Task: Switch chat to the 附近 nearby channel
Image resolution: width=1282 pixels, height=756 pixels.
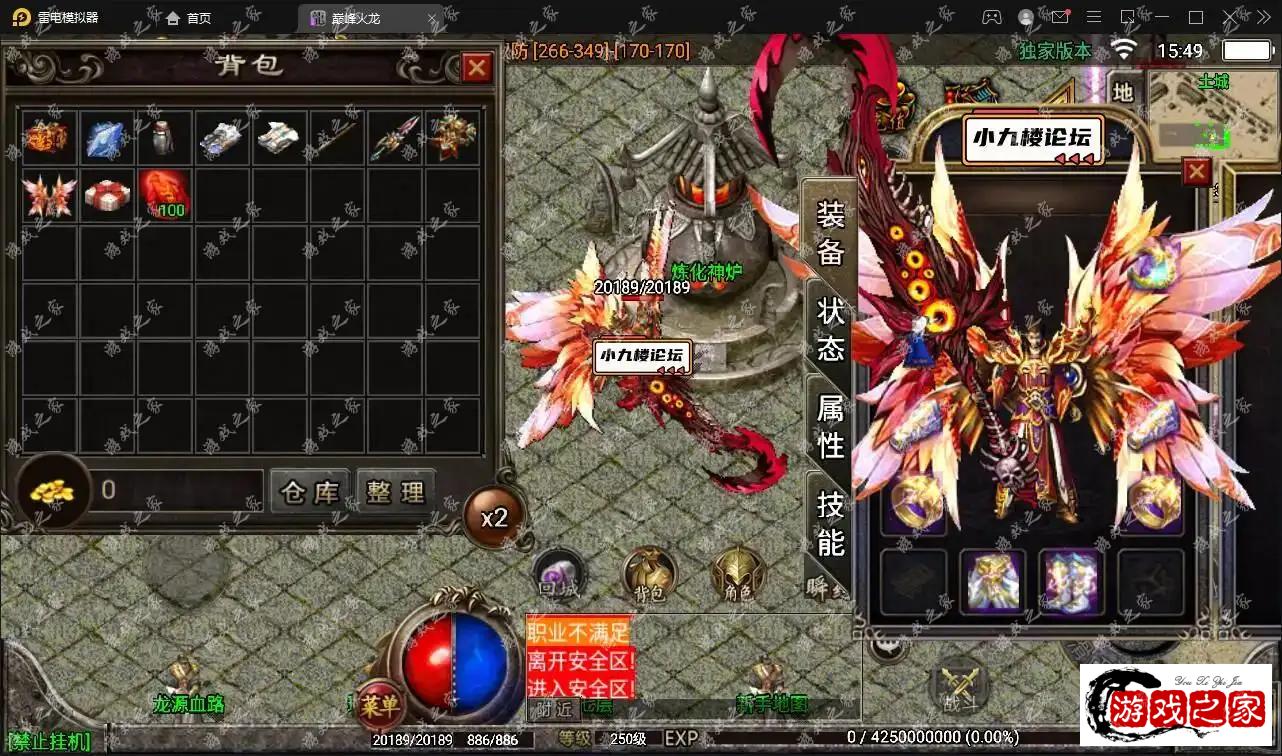Action: [553, 708]
